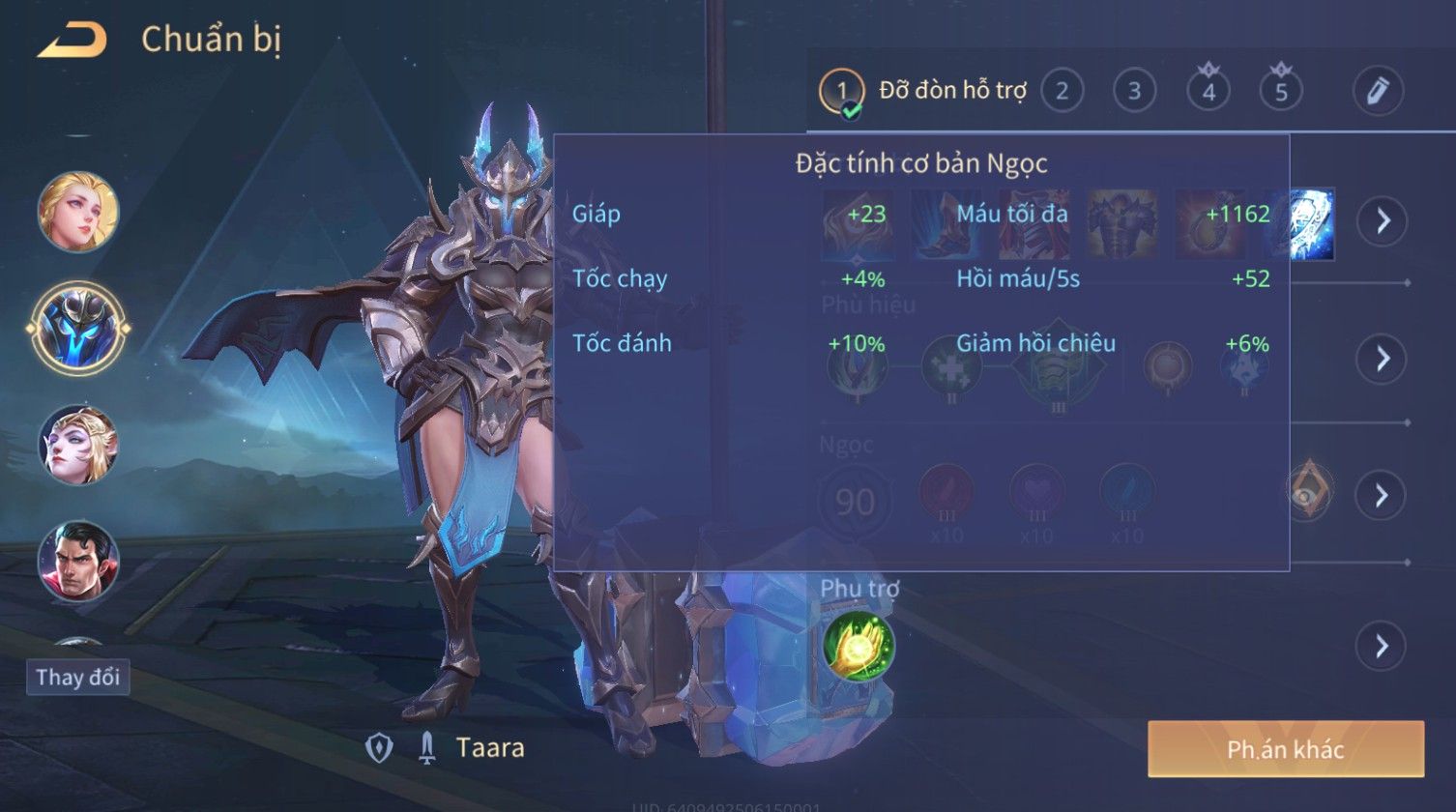Switch to build slot 4

coord(1208,92)
